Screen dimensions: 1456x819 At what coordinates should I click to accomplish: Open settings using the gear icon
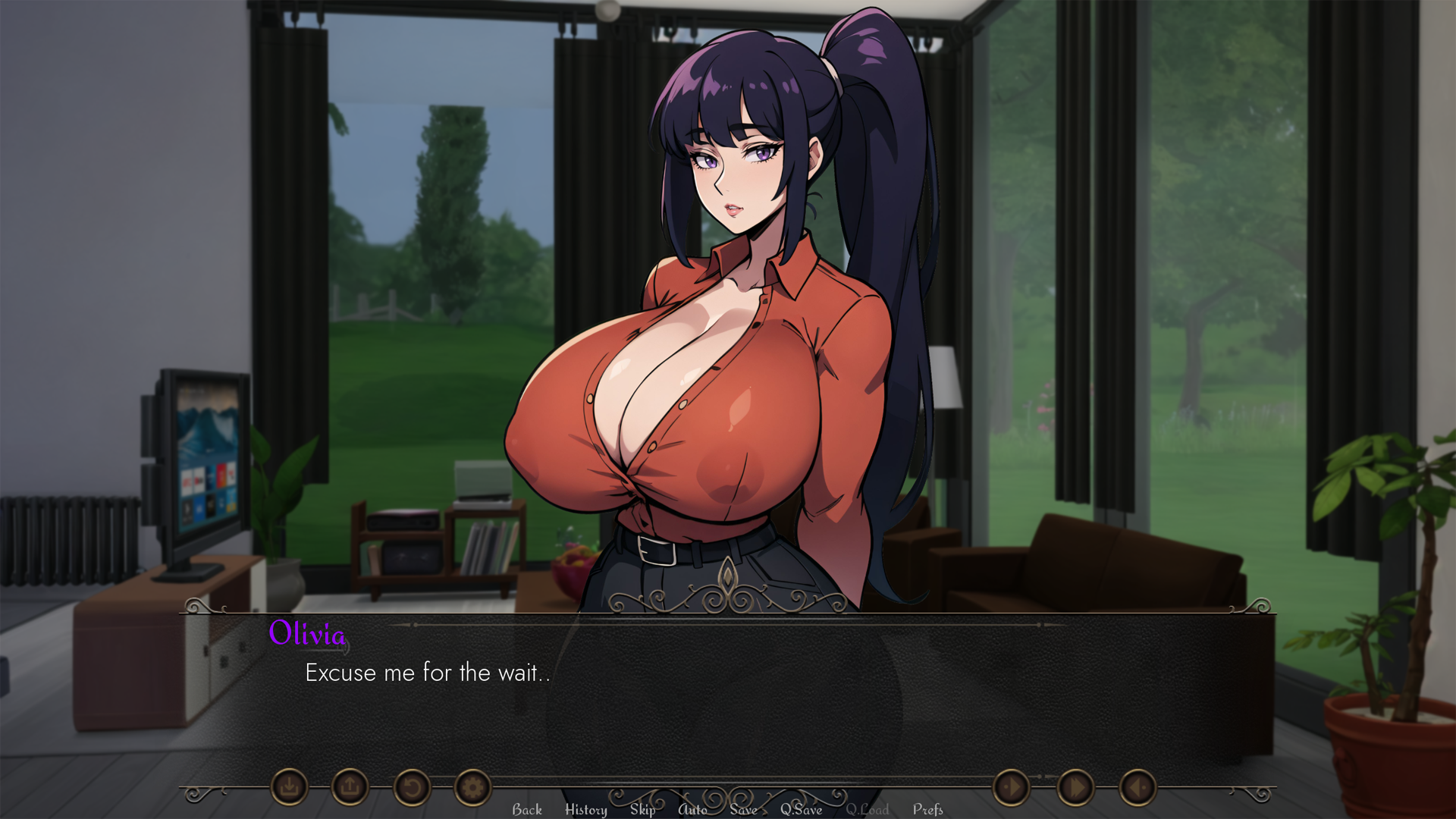coord(472,787)
